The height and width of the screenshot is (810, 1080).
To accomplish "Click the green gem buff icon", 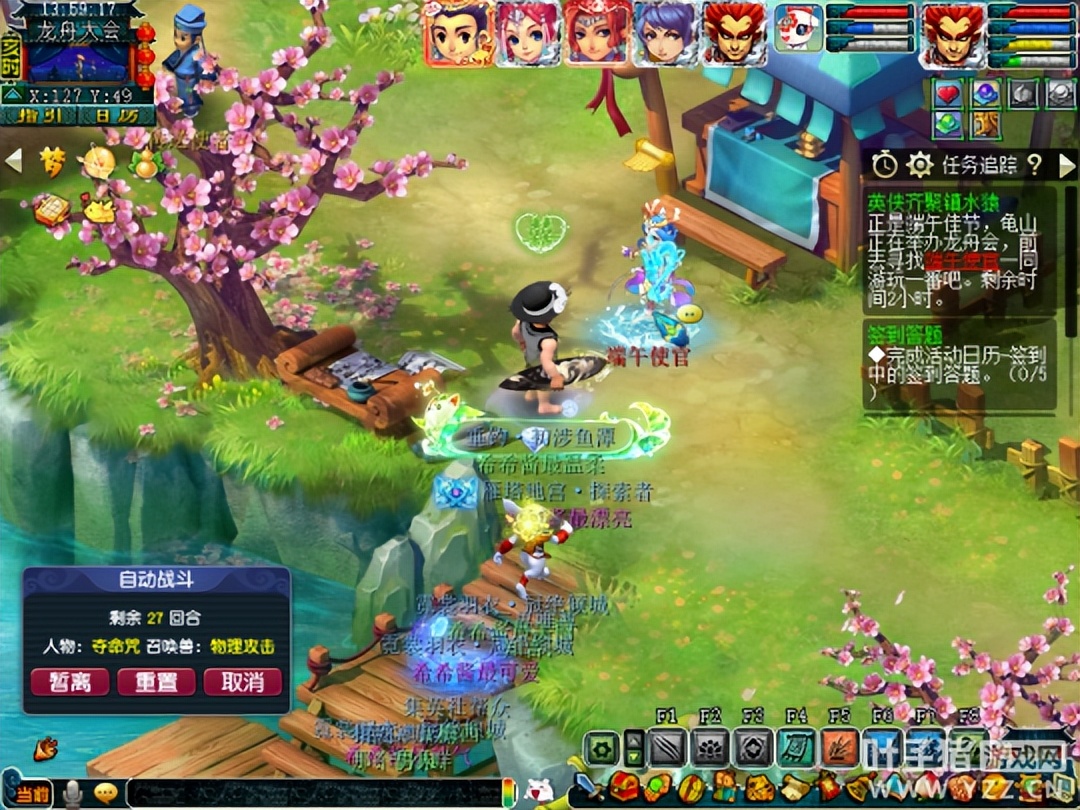I will pos(948,125).
